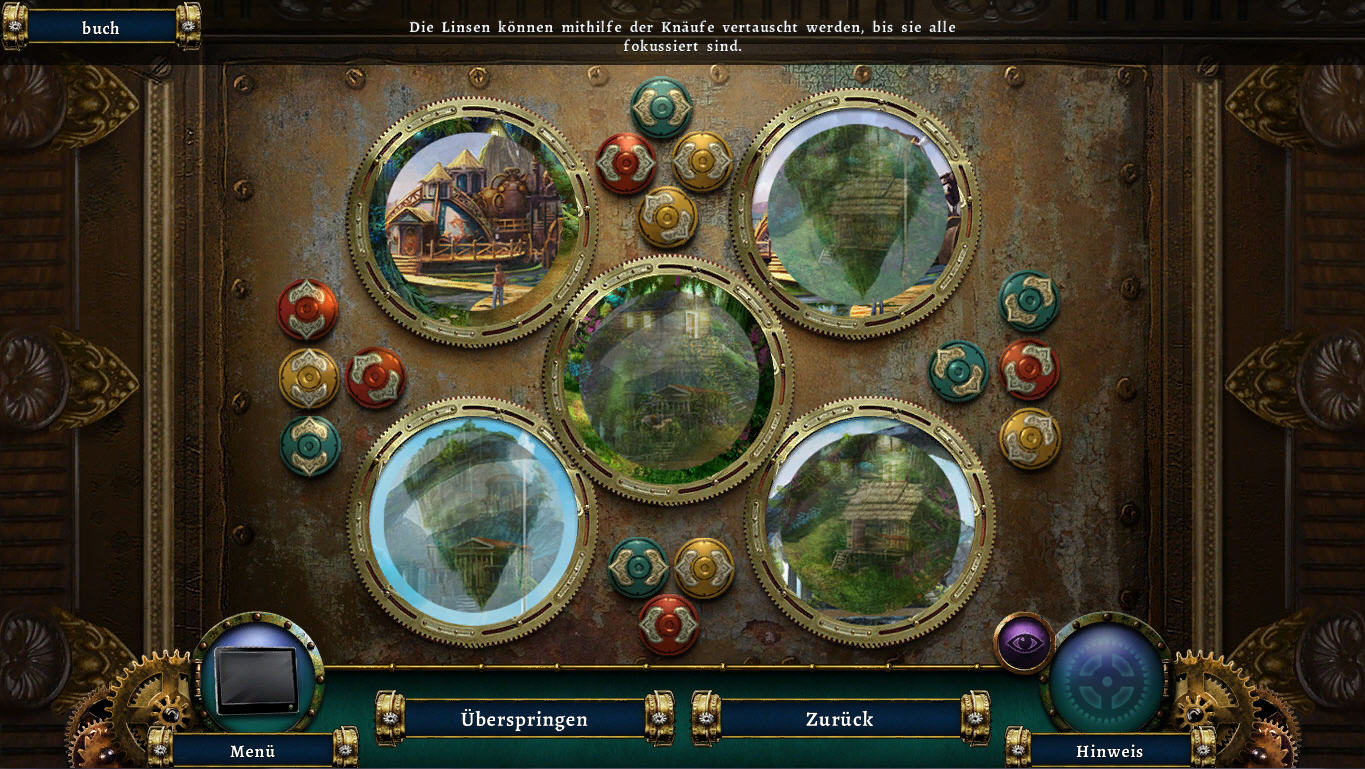Turn the yellow knob in the right knob cluster
The image size is (1365, 769).
tap(1029, 437)
